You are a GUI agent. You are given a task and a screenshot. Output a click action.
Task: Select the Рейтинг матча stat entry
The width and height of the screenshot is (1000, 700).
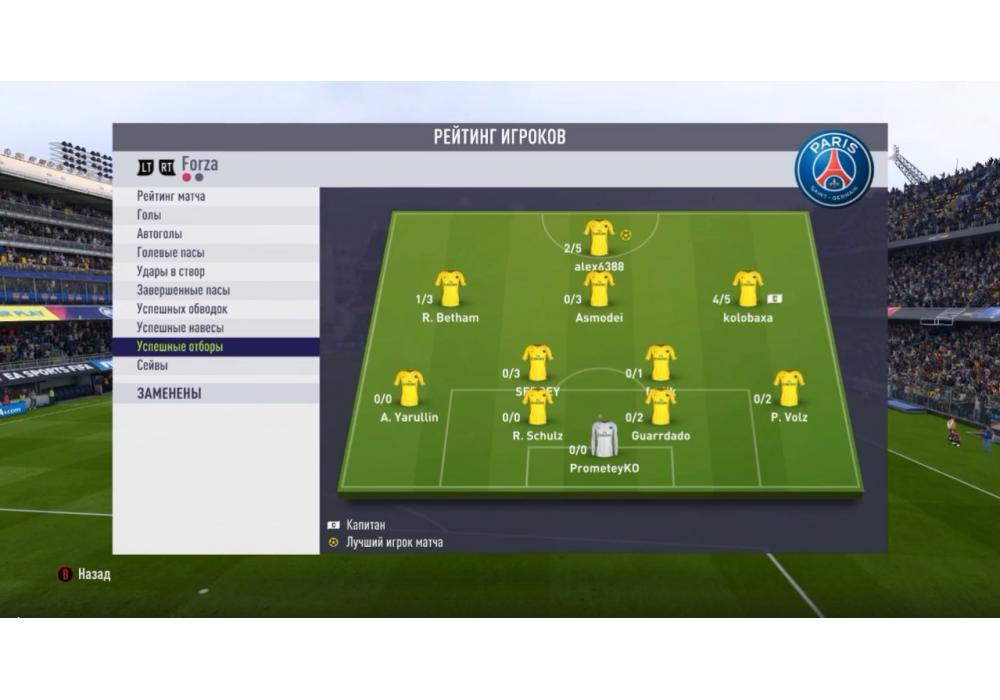[x=171, y=196]
